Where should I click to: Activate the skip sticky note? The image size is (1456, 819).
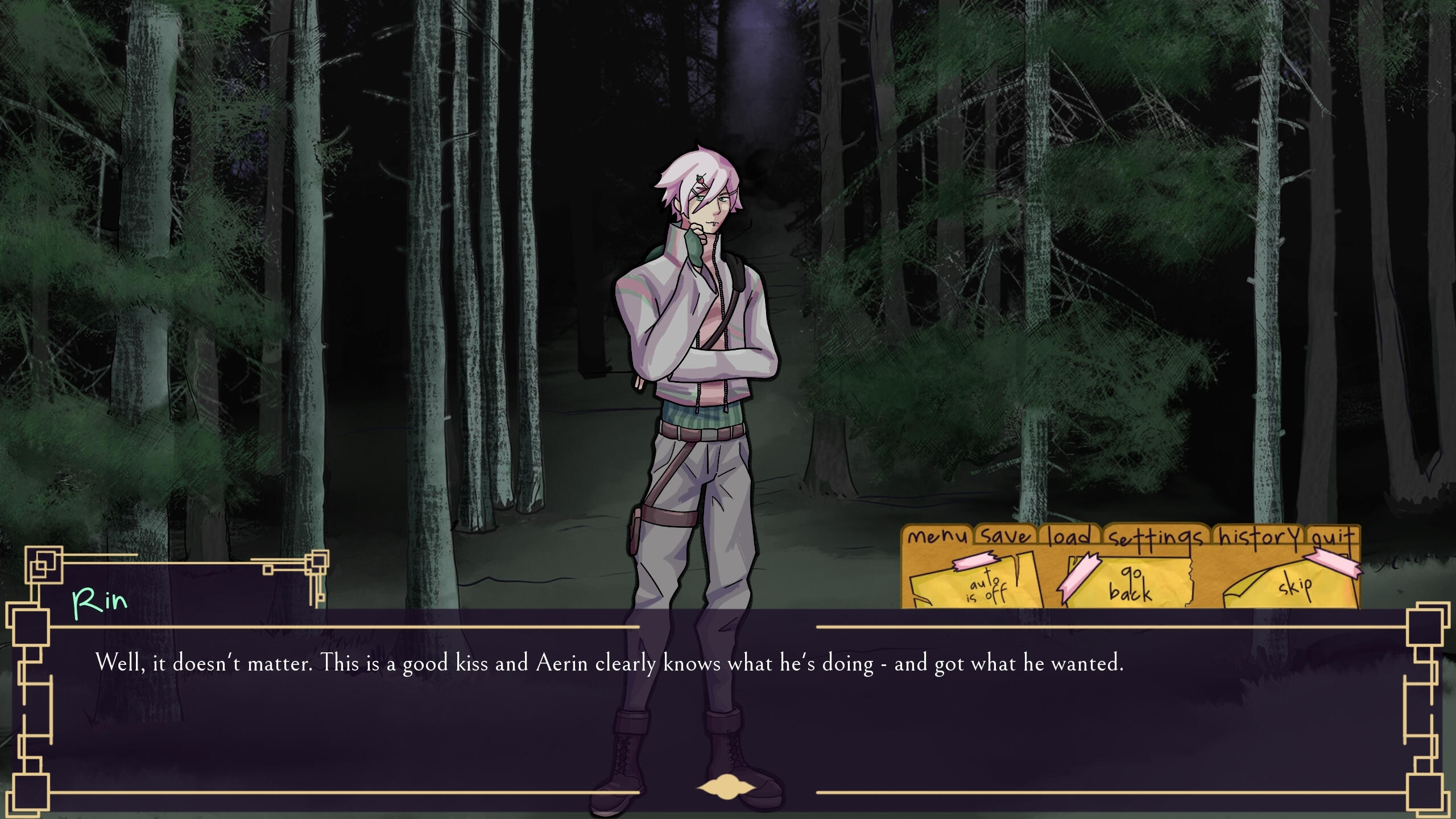coord(1293,585)
